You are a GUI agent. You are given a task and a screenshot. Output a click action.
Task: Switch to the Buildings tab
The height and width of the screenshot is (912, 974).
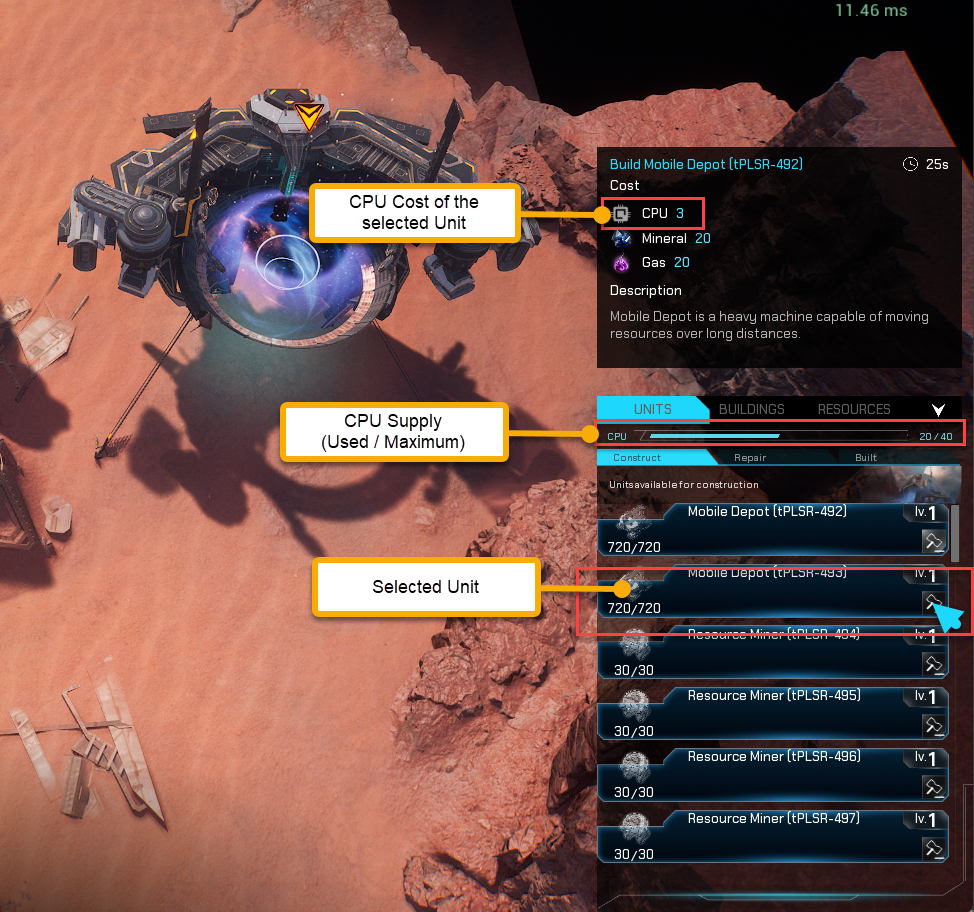pos(751,409)
